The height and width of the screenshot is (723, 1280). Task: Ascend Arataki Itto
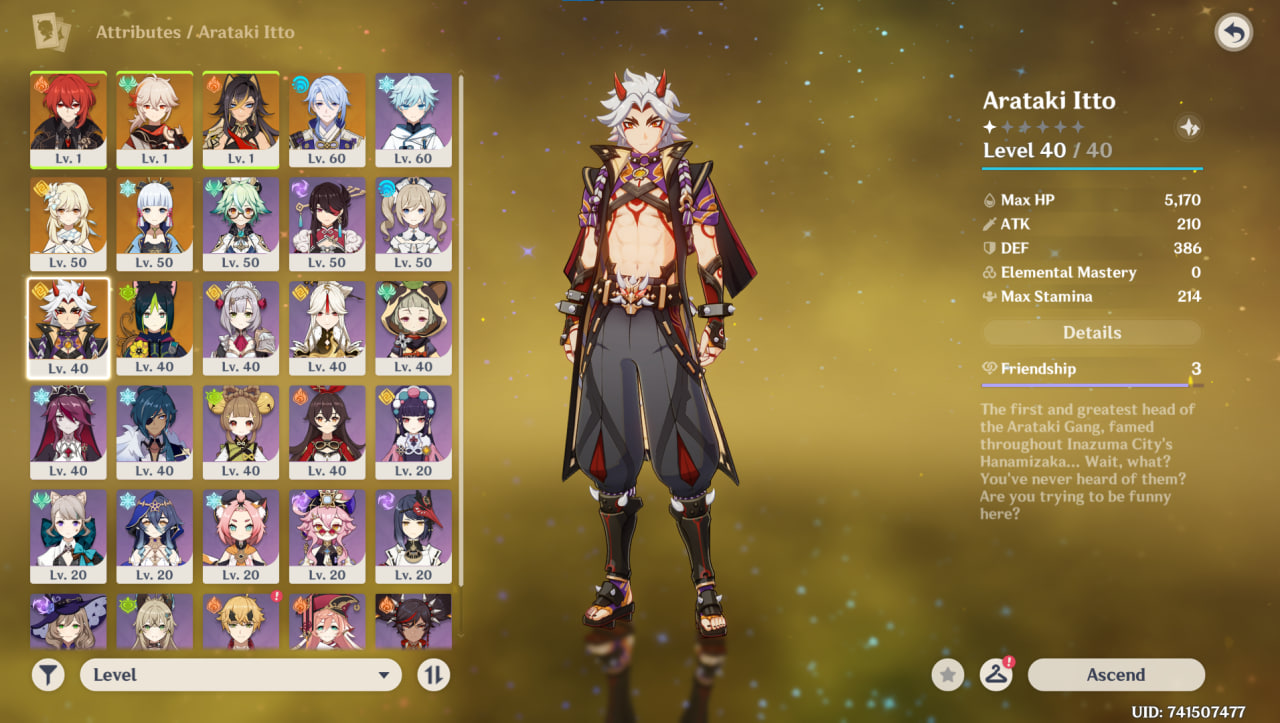1115,675
